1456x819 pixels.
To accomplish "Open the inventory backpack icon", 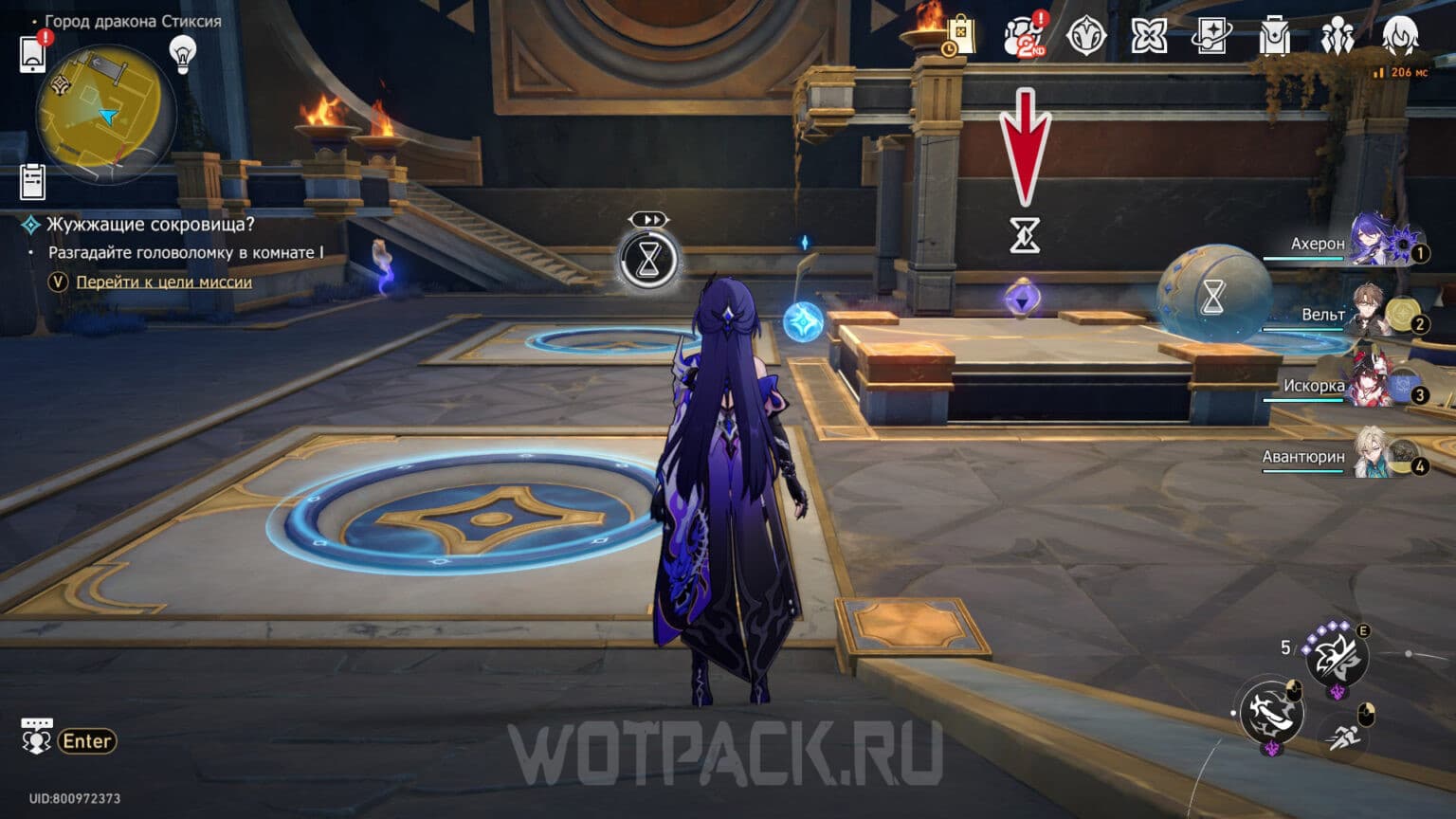I will click(1273, 36).
